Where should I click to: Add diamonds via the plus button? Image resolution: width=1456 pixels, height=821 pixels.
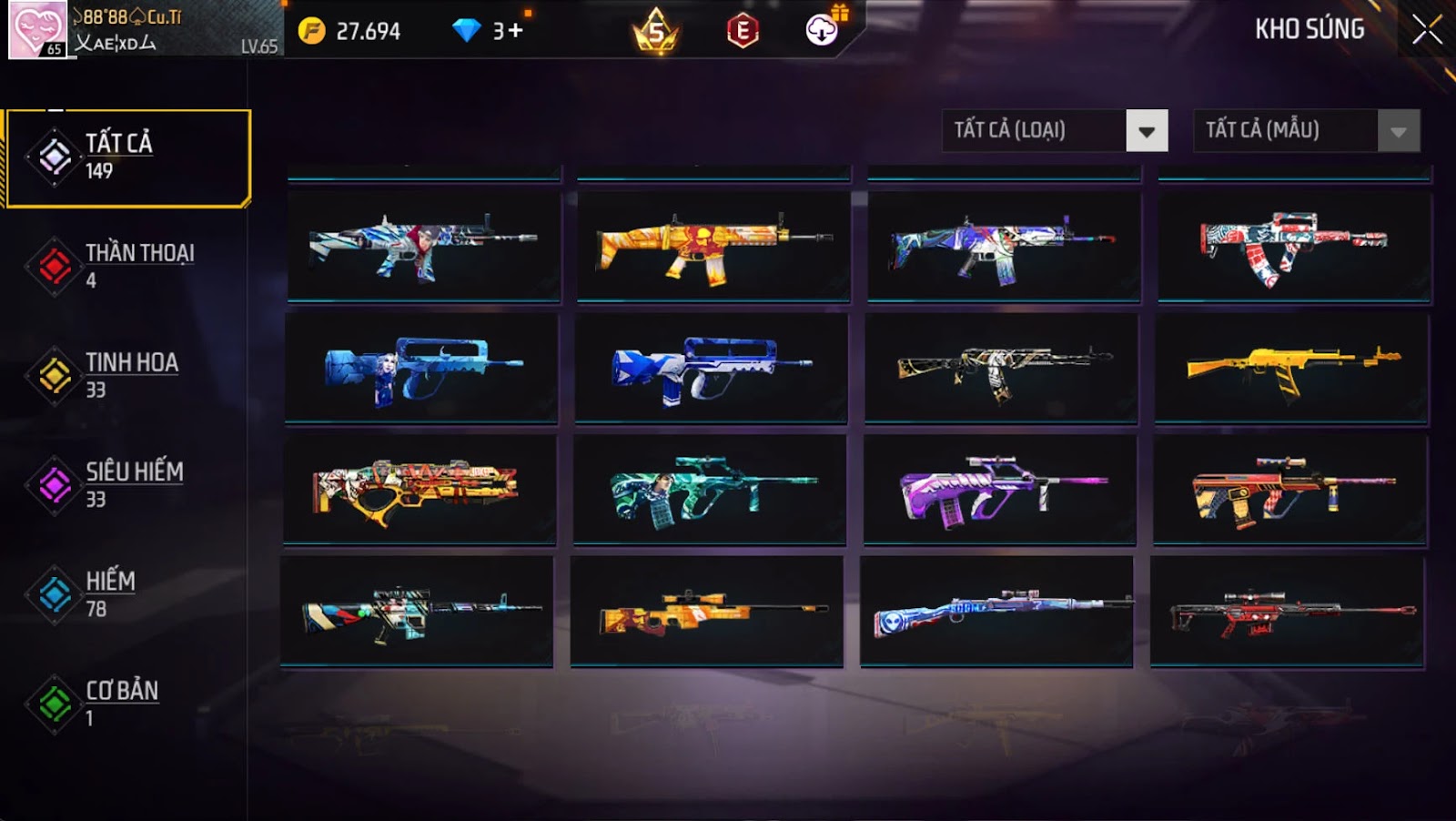[516, 31]
